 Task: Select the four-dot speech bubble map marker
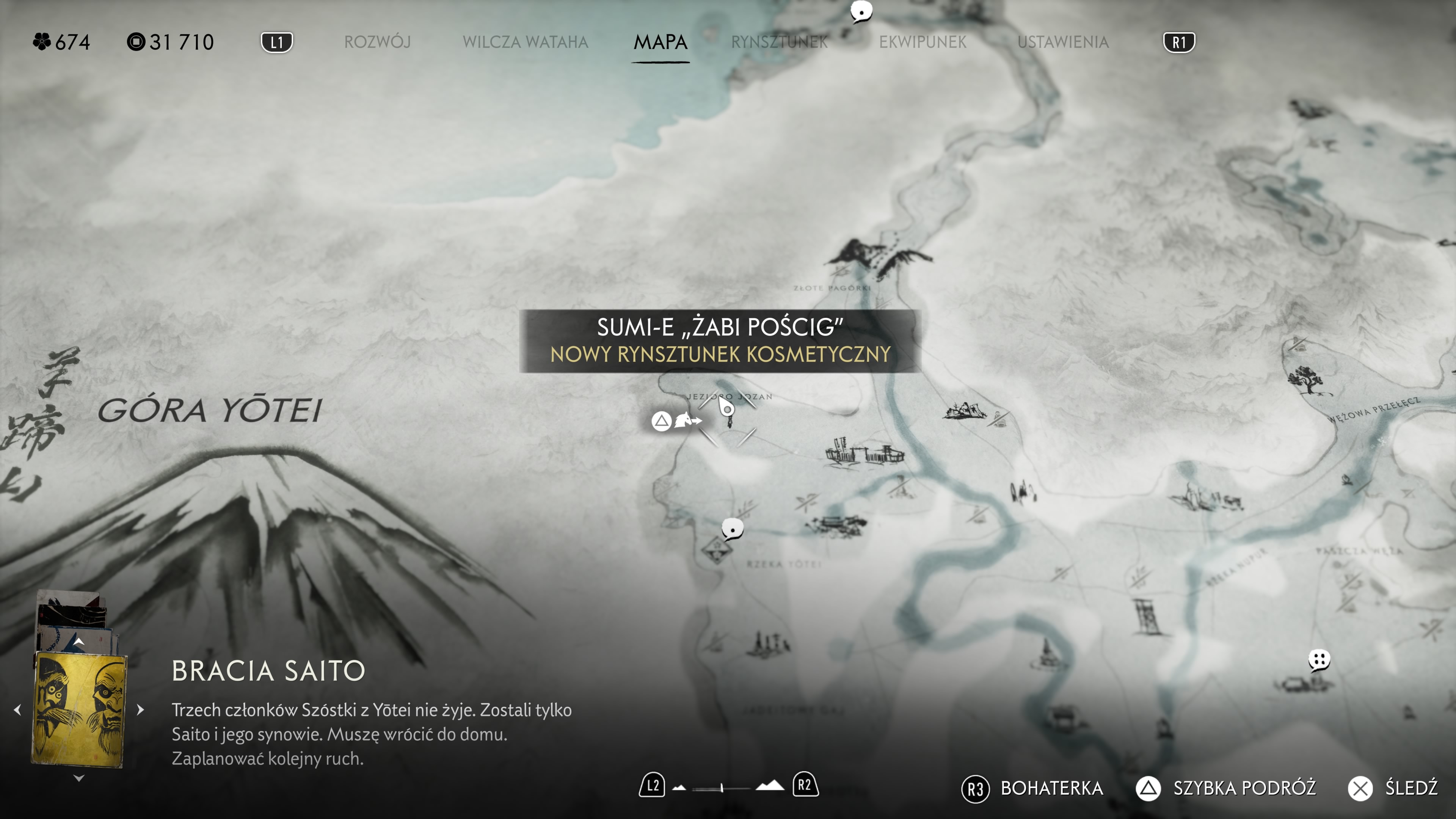1319,659
